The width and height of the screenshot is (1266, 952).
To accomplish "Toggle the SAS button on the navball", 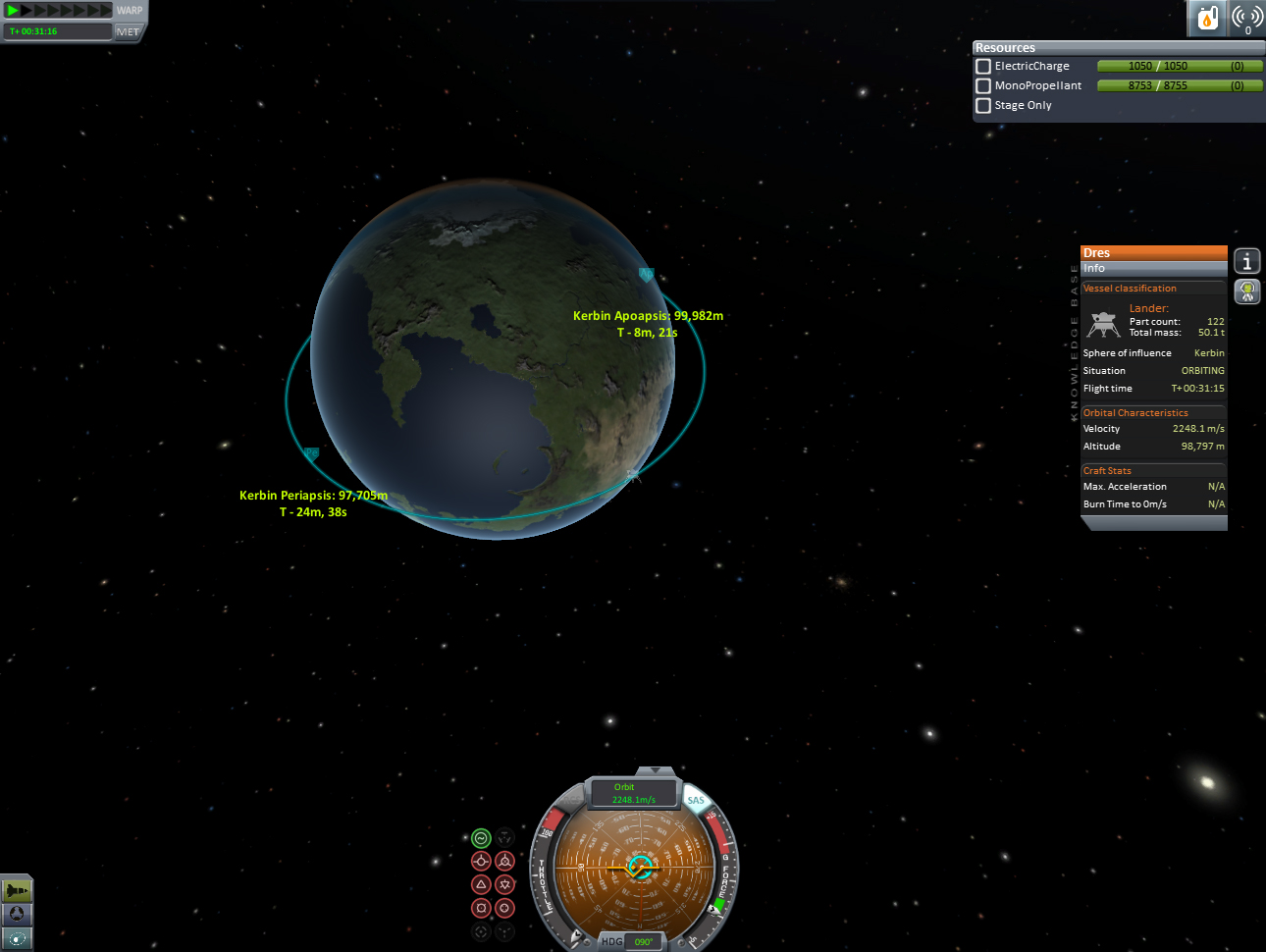I will tap(696, 801).
